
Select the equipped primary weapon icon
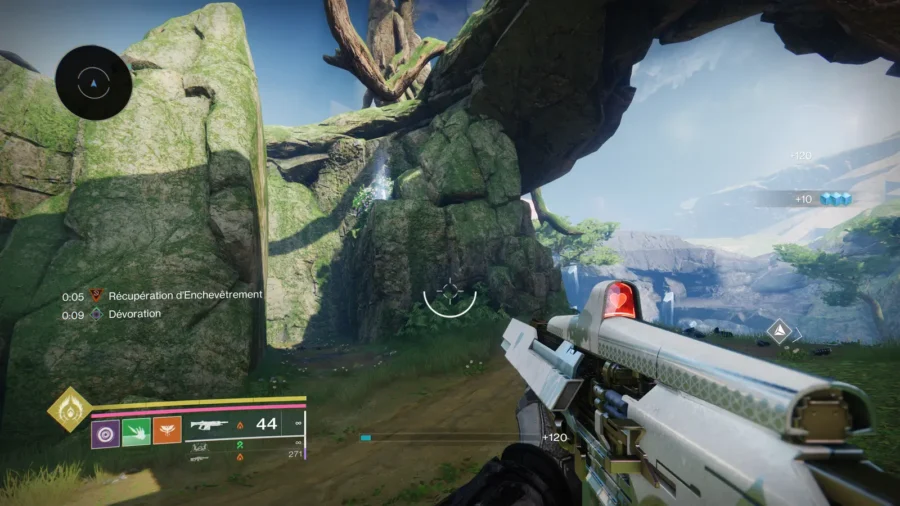point(207,426)
